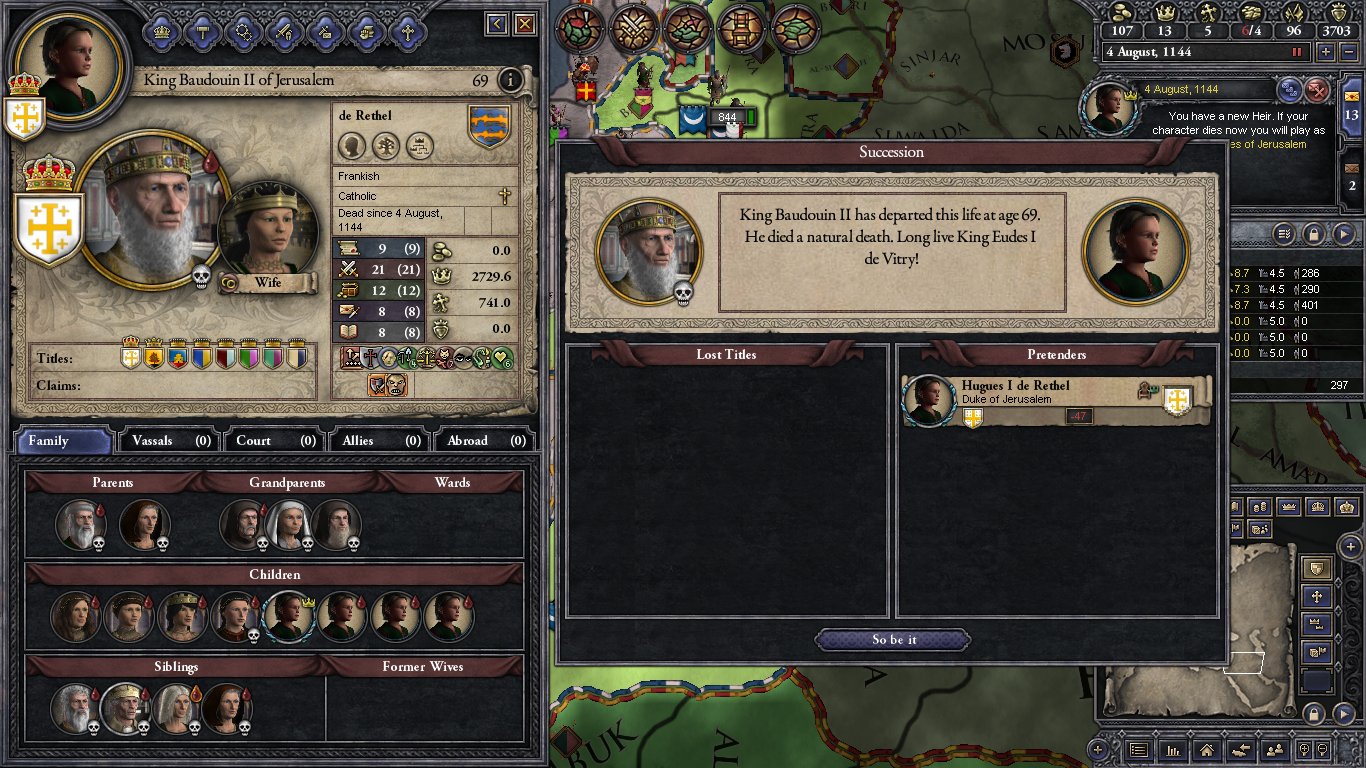Screen dimensions: 1366x768
Task: Go back to the previous character
Action: pos(496,24)
